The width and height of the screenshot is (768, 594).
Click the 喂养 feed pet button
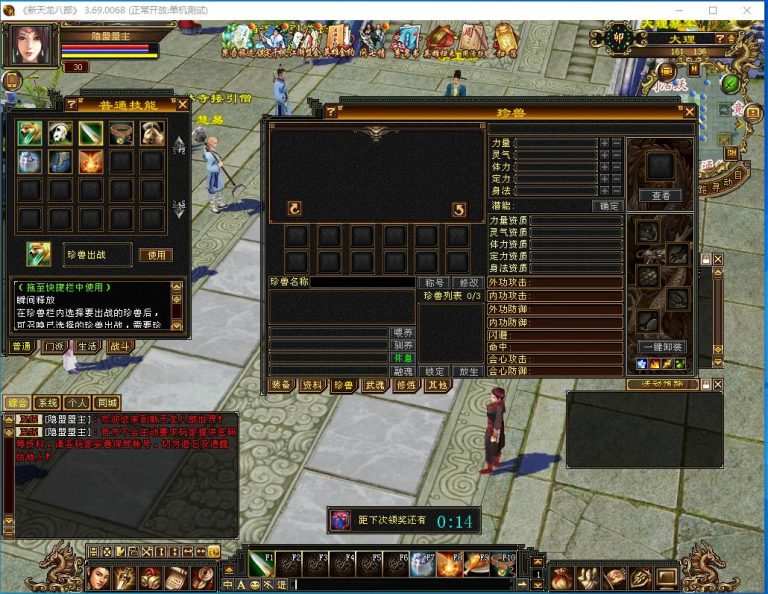coord(402,331)
